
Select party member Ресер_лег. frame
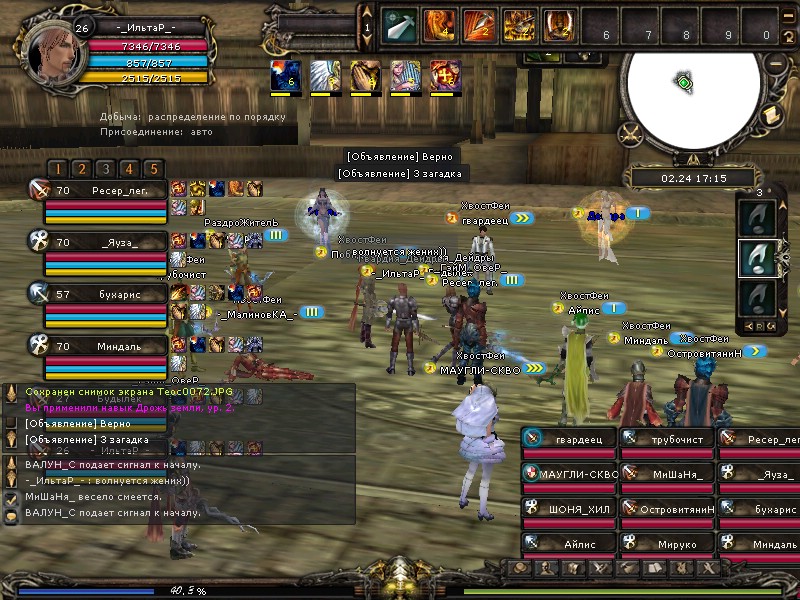(x=103, y=190)
